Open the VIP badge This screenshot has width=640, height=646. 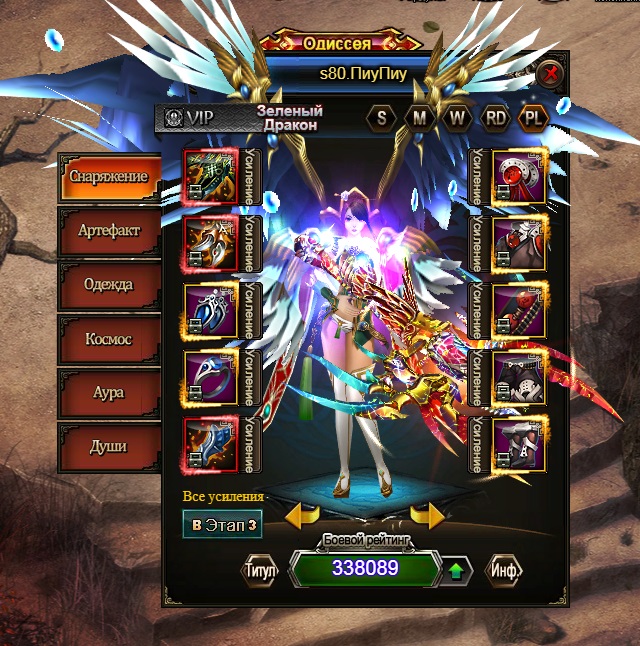(x=190, y=117)
